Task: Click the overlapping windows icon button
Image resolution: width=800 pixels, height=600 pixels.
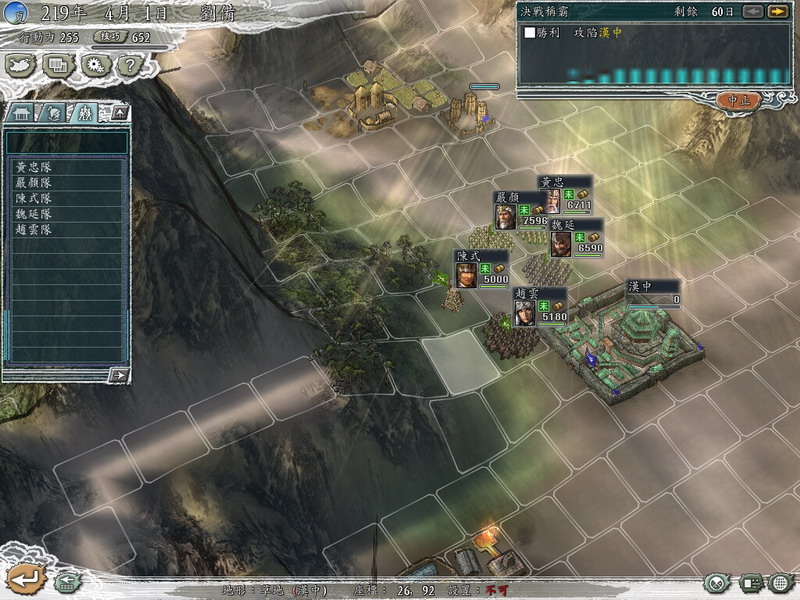Action: [57, 65]
